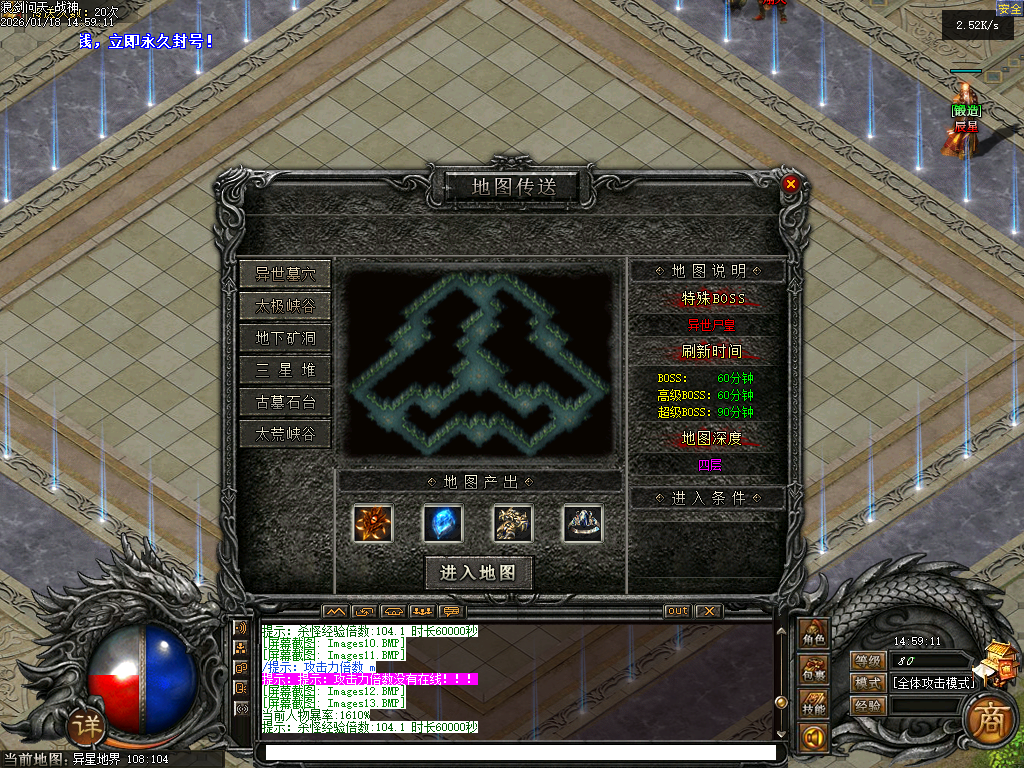
Task: View the ring drop icon
Action: click(x=583, y=523)
